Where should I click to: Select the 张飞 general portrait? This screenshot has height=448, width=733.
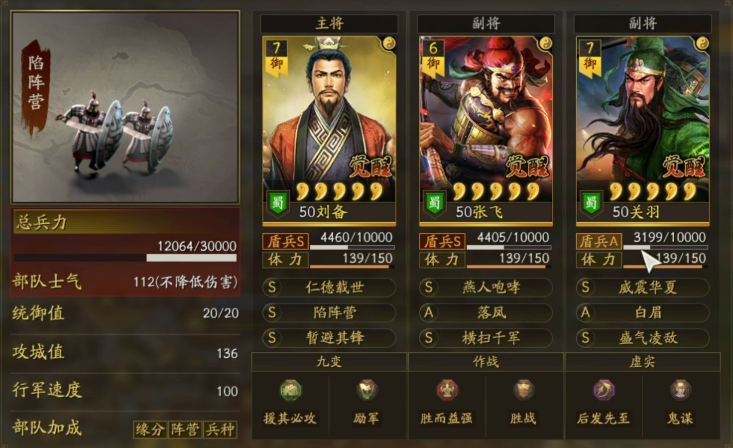(486, 120)
